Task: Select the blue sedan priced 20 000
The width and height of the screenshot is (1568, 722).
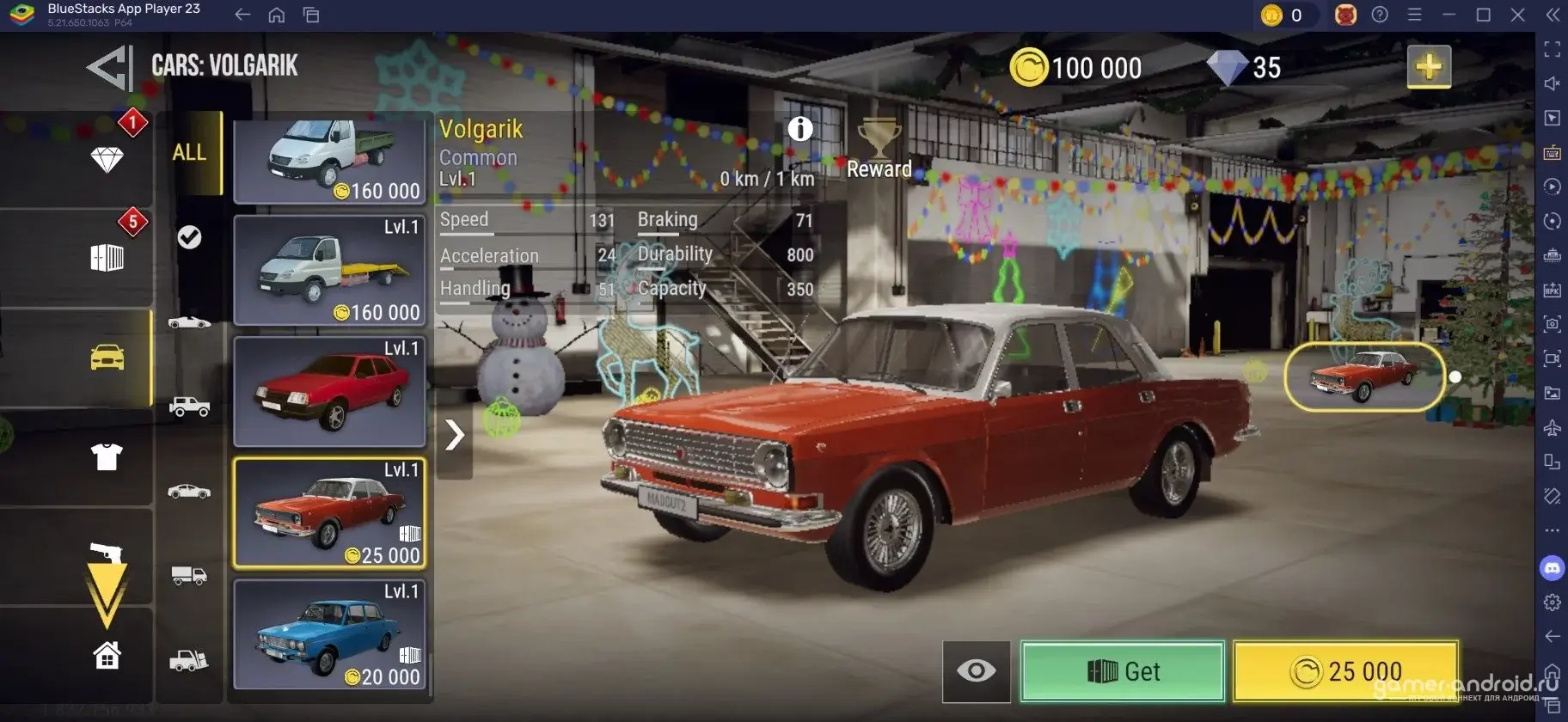Action: (x=330, y=634)
